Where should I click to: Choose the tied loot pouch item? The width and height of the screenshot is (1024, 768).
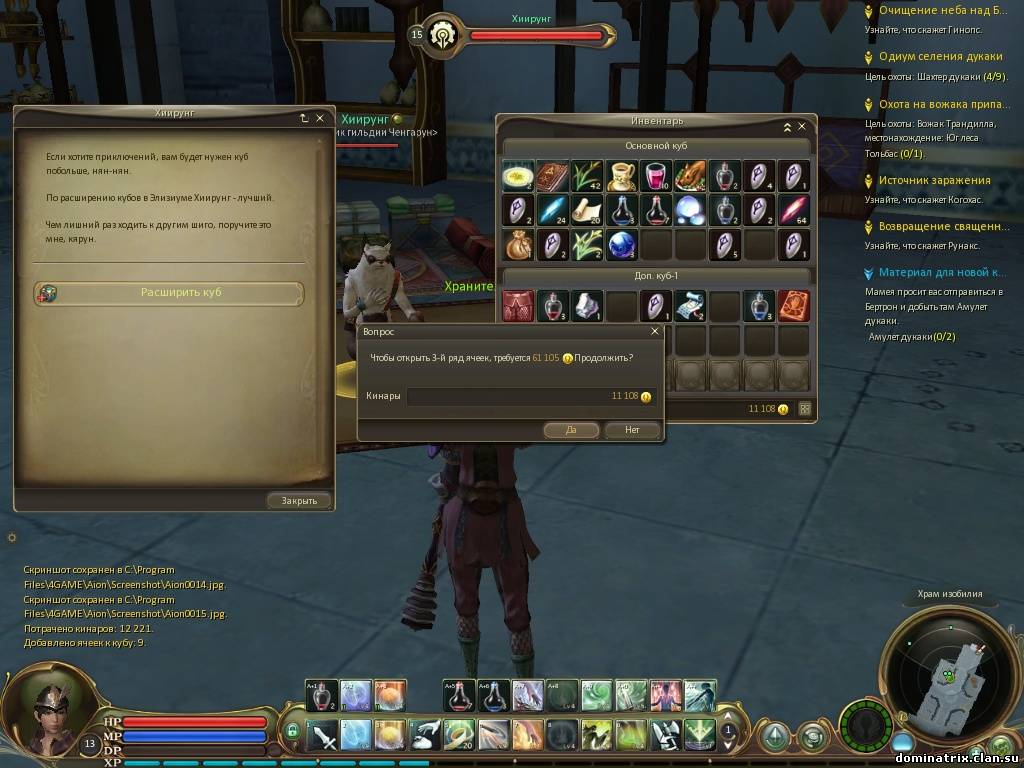coord(517,244)
